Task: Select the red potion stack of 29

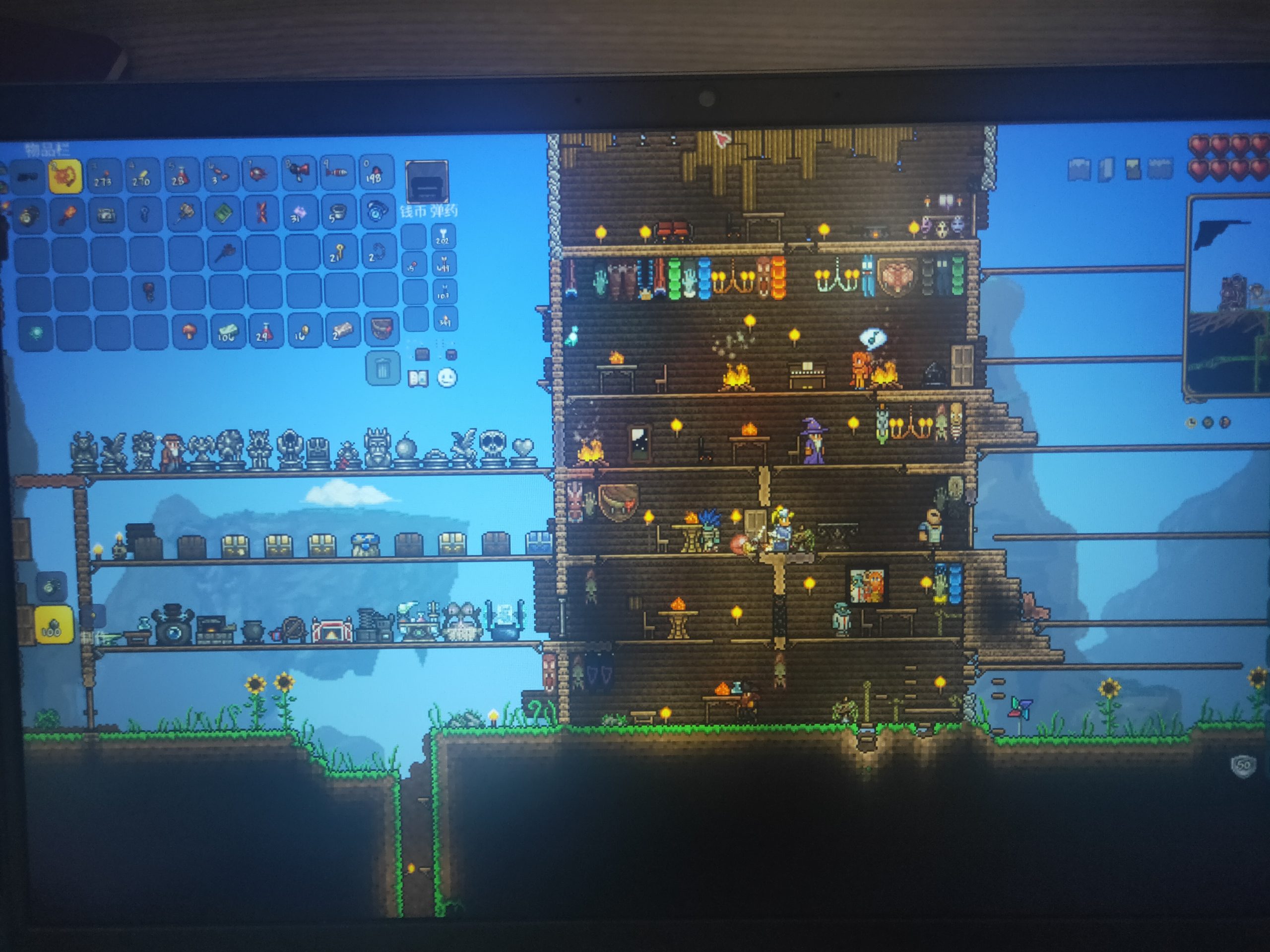Action: point(265,331)
